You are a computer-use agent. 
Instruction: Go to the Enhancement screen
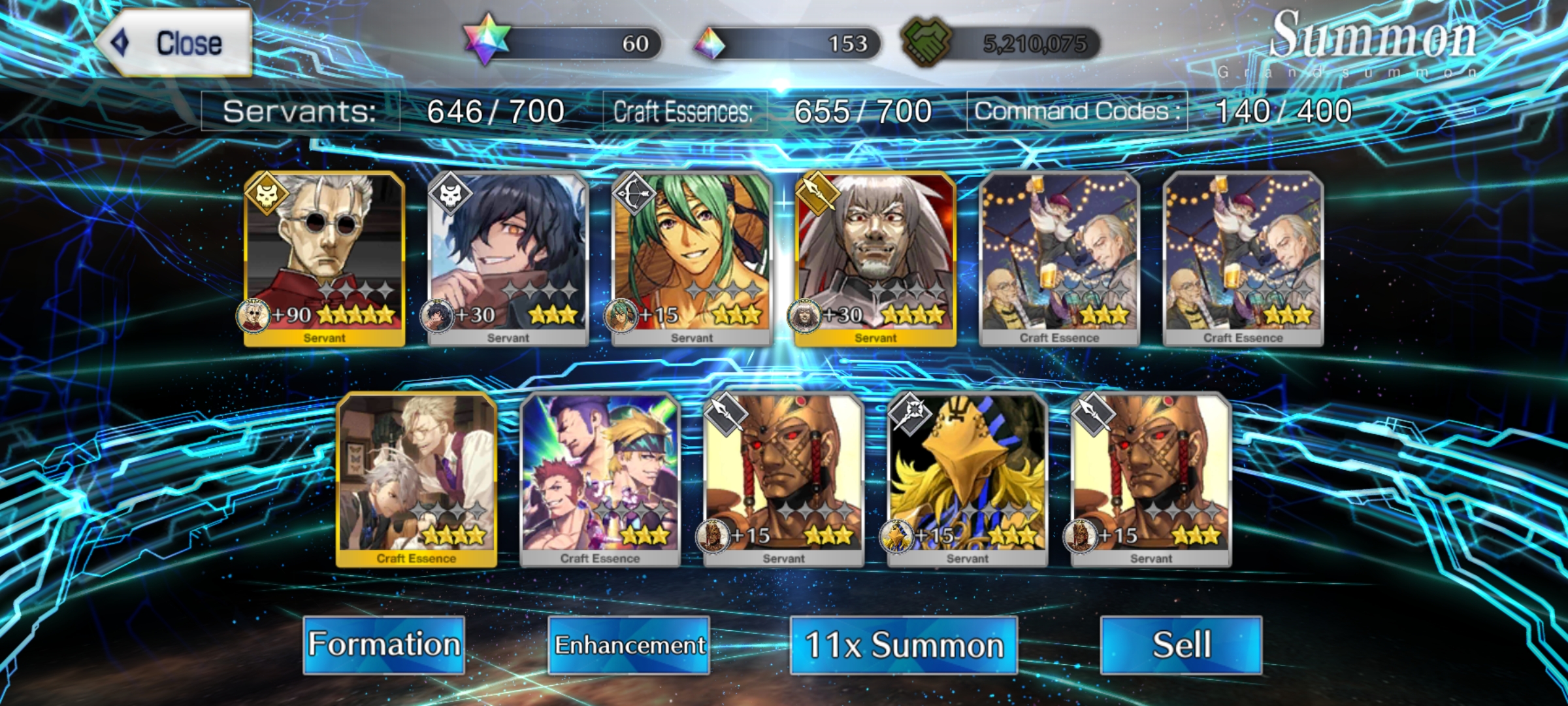[x=629, y=645]
